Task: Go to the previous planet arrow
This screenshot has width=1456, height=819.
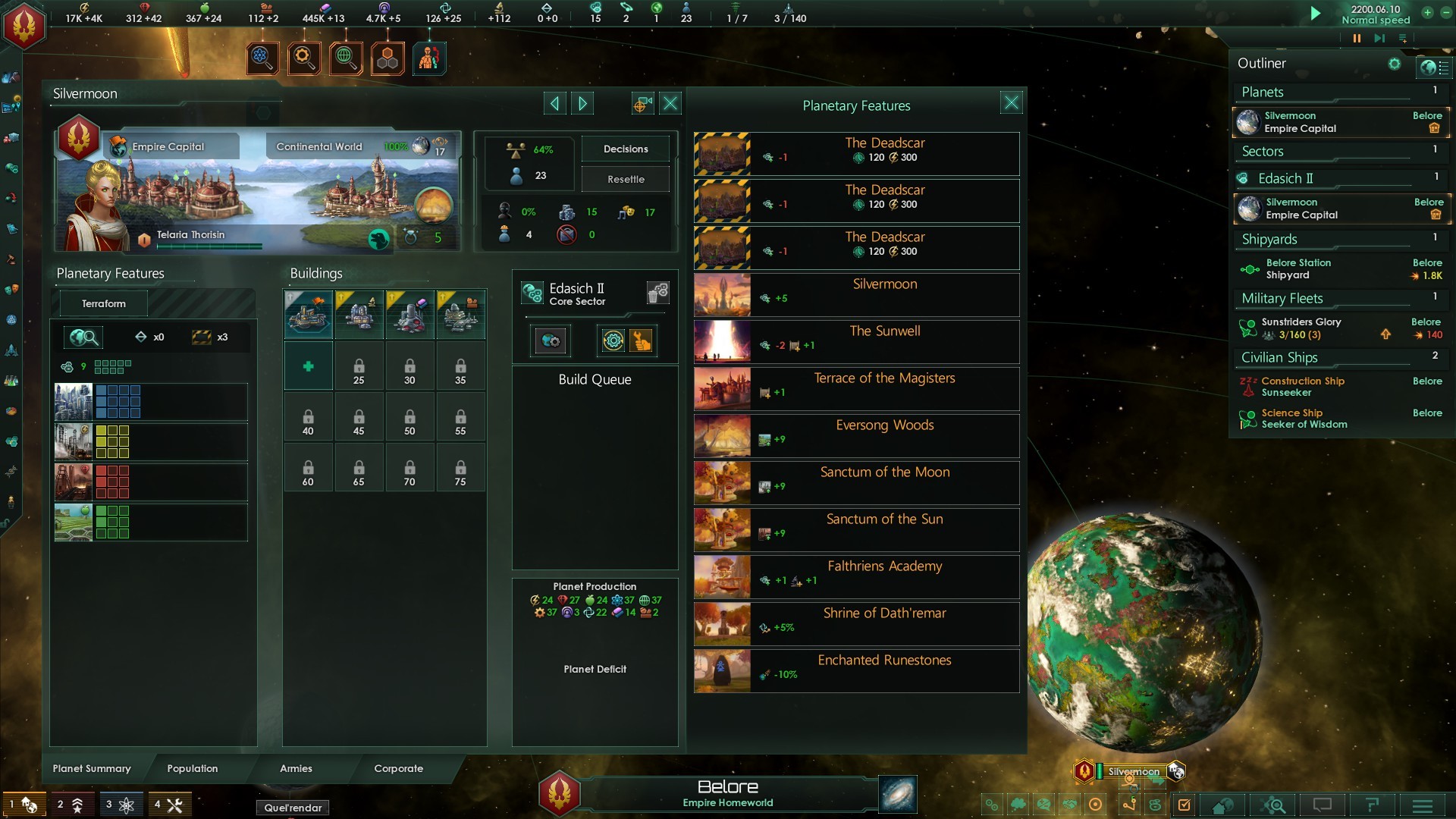Action: point(554,103)
